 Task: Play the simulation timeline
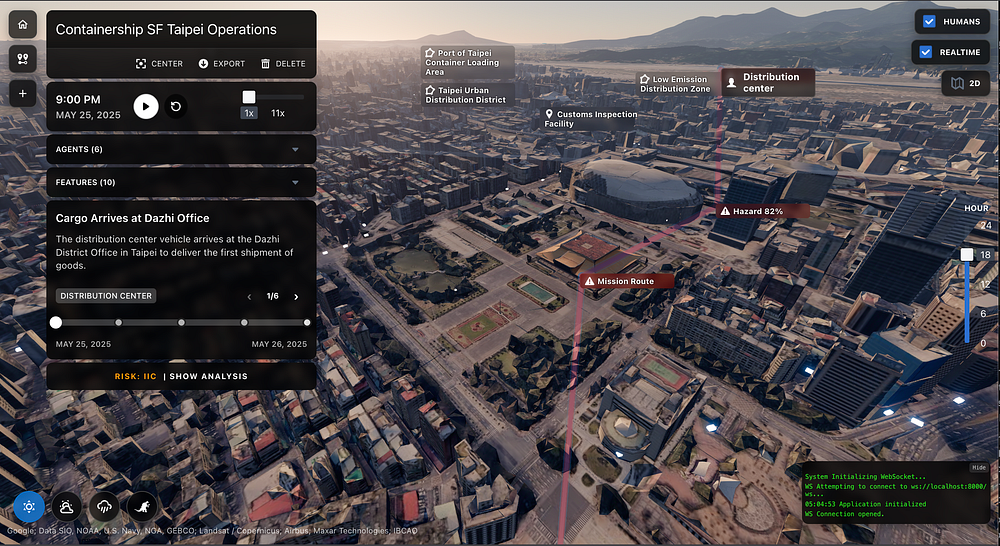[x=146, y=105]
